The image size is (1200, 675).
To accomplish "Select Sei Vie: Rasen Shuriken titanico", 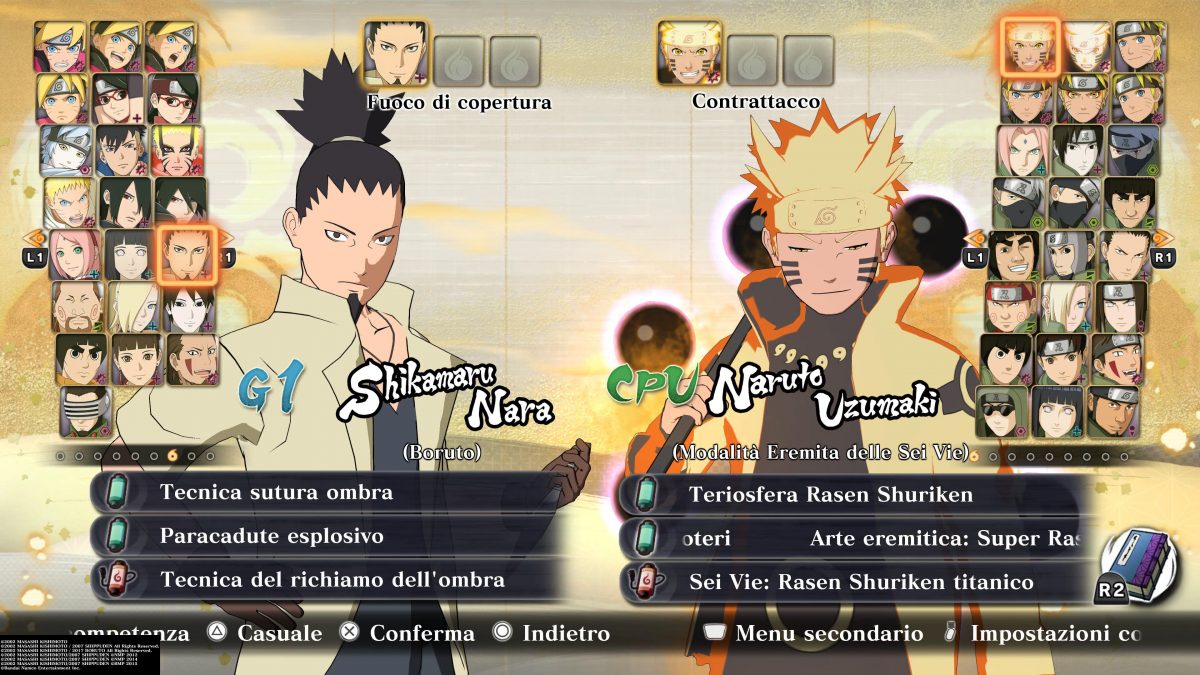I will pos(852,582).
